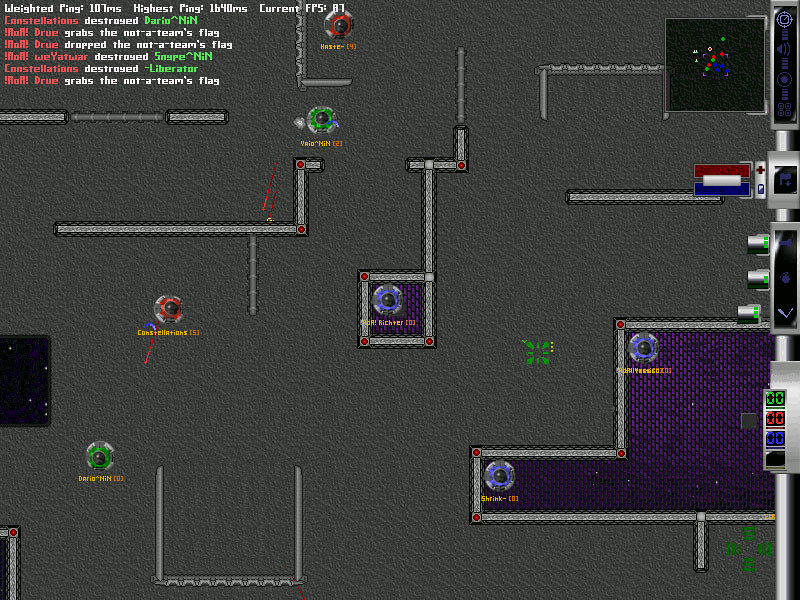This screenshot has height=600, width=800.
Task: Select the bomb weapon icon
Action: [786, 277]
